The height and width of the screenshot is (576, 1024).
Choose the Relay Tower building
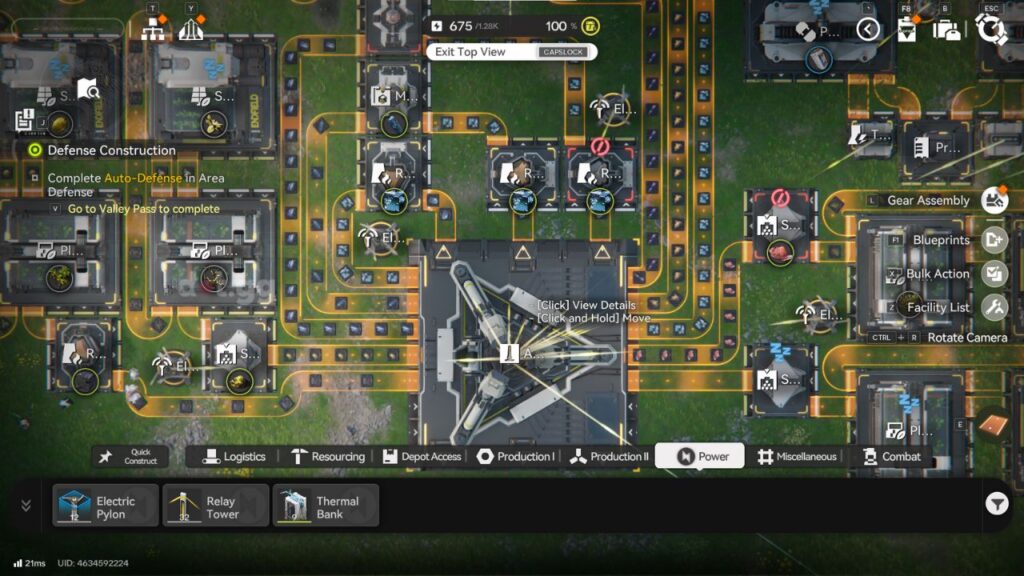click(215, 506)
